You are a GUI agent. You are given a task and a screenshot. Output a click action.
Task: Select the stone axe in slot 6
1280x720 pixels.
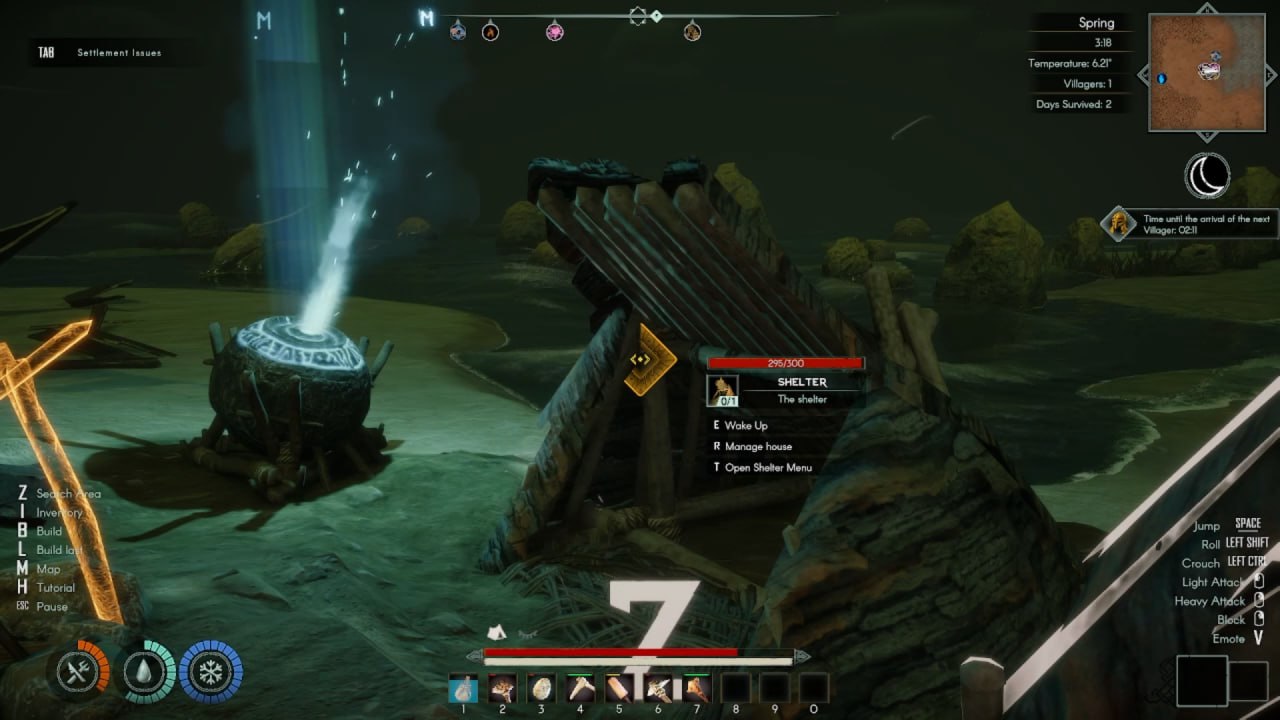(x=658, y=688)
